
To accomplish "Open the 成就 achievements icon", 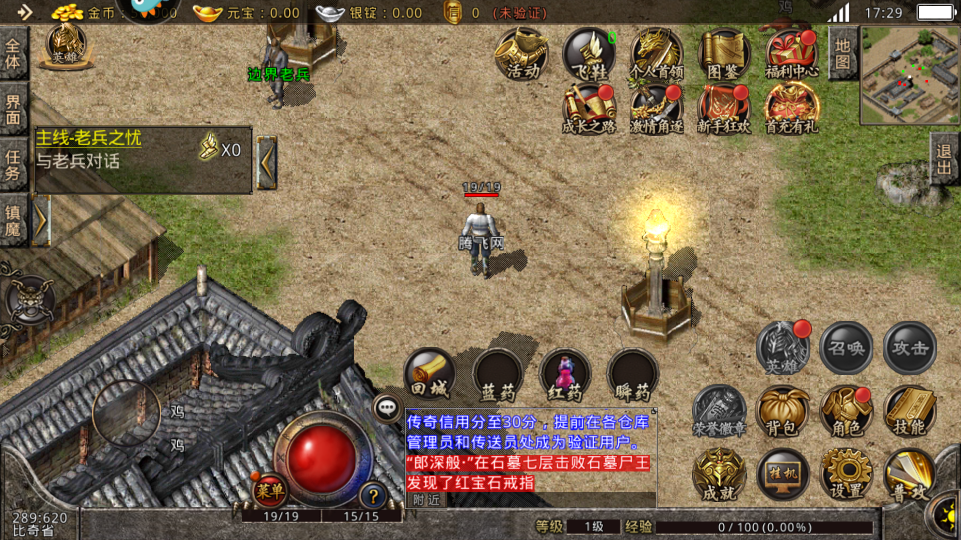I will coord(719,474).
